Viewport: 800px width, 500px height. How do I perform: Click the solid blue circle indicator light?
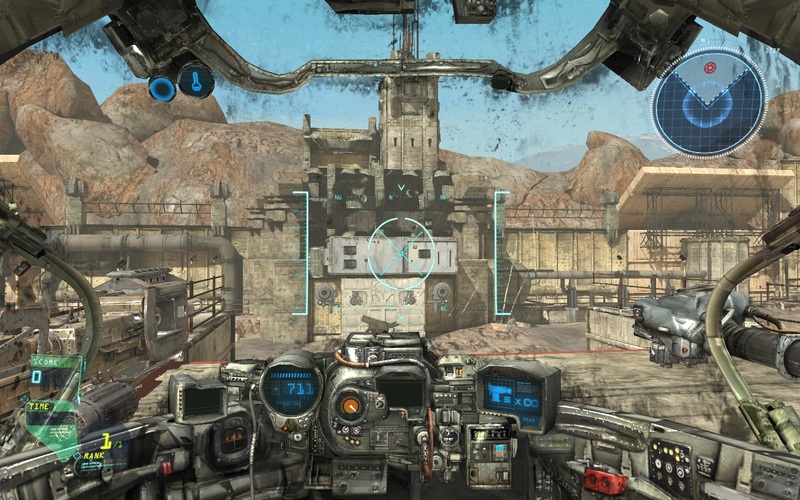[162, 88]
